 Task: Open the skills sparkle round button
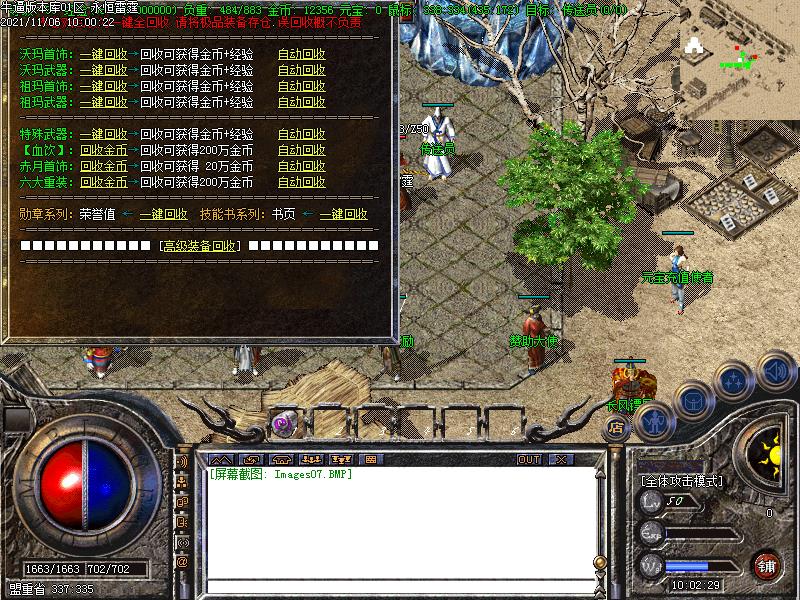(x=735, y=380)
